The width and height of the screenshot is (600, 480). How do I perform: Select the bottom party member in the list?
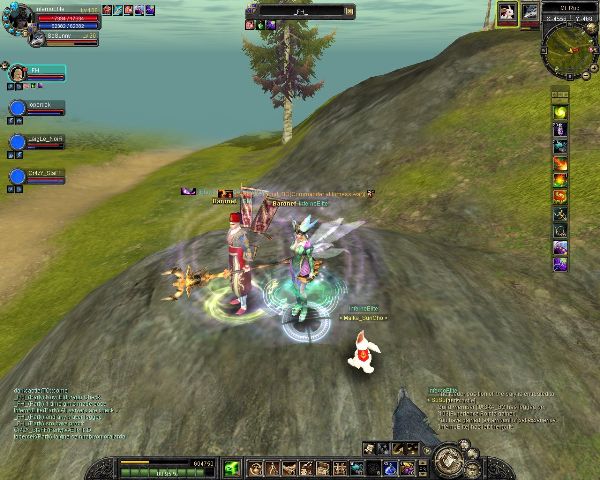pyautogui.click(x=17, y=177)
